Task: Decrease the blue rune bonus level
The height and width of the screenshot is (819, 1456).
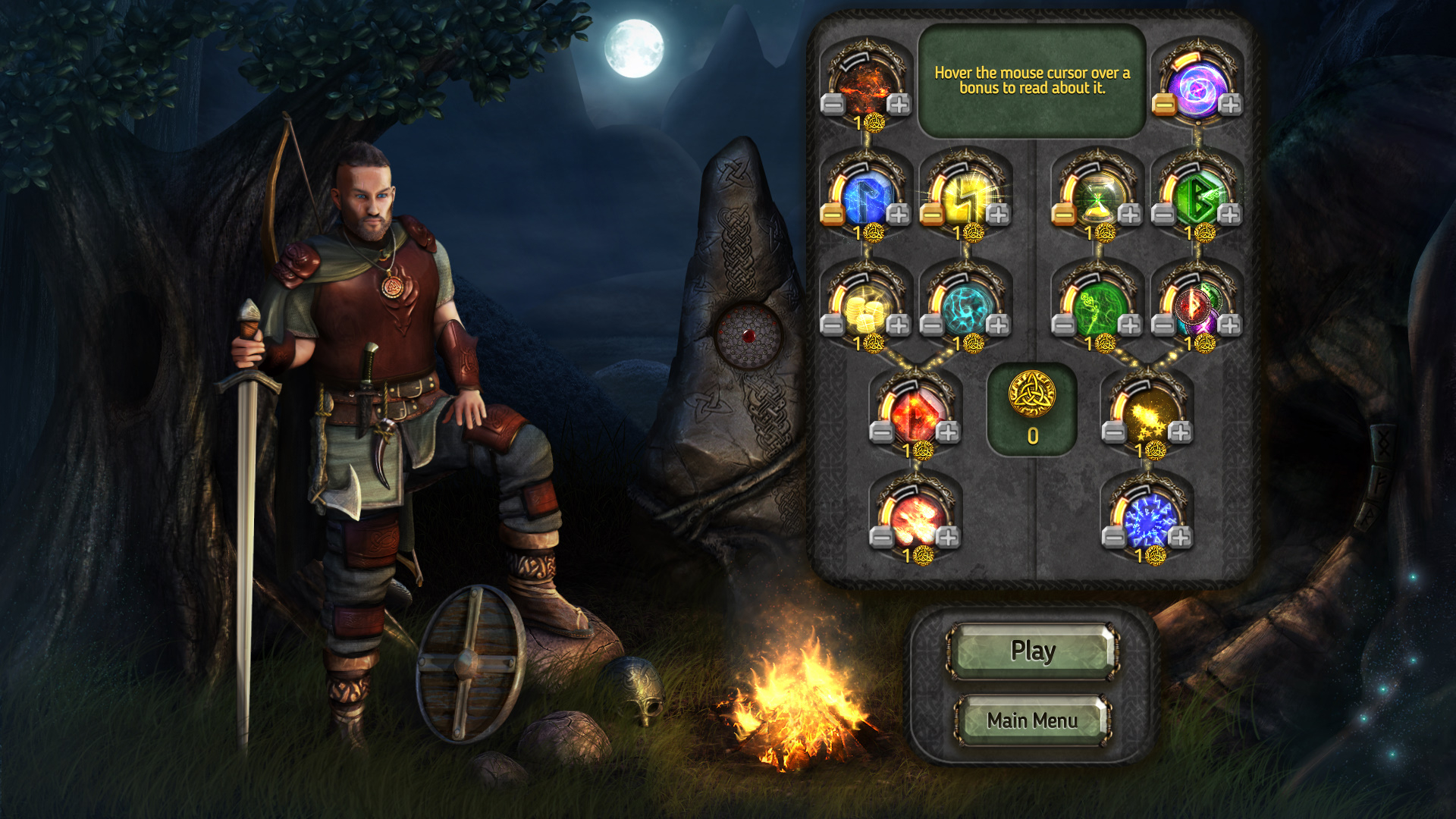Action: point(833,215)
